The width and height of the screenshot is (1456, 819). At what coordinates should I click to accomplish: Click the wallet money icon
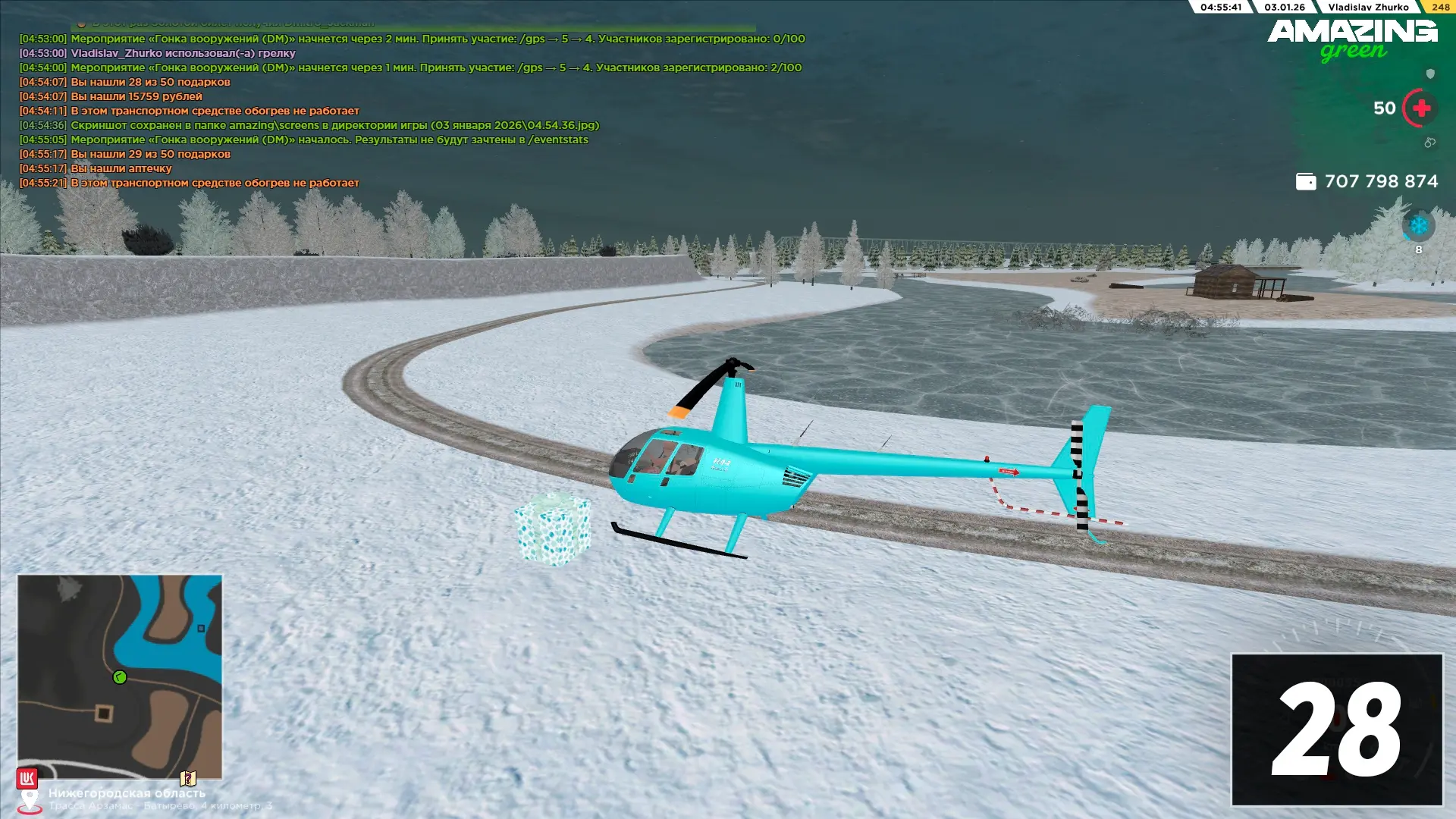pyautogui.click(x=1305, y=181)
